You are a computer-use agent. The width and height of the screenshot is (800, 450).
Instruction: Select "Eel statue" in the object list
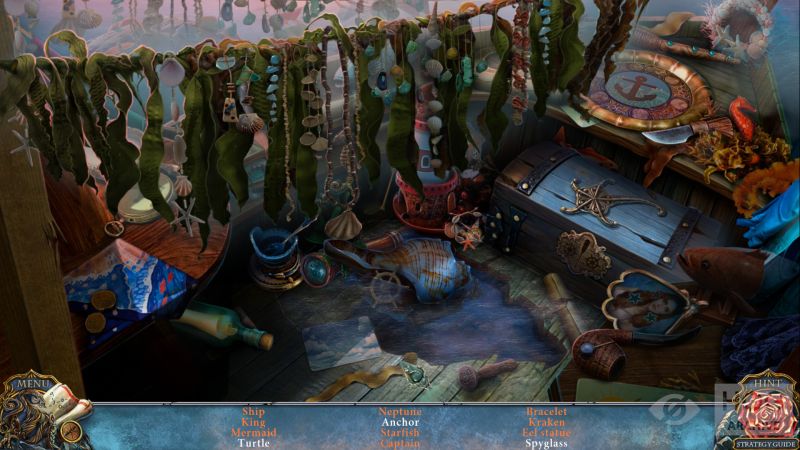coord(546,433)
